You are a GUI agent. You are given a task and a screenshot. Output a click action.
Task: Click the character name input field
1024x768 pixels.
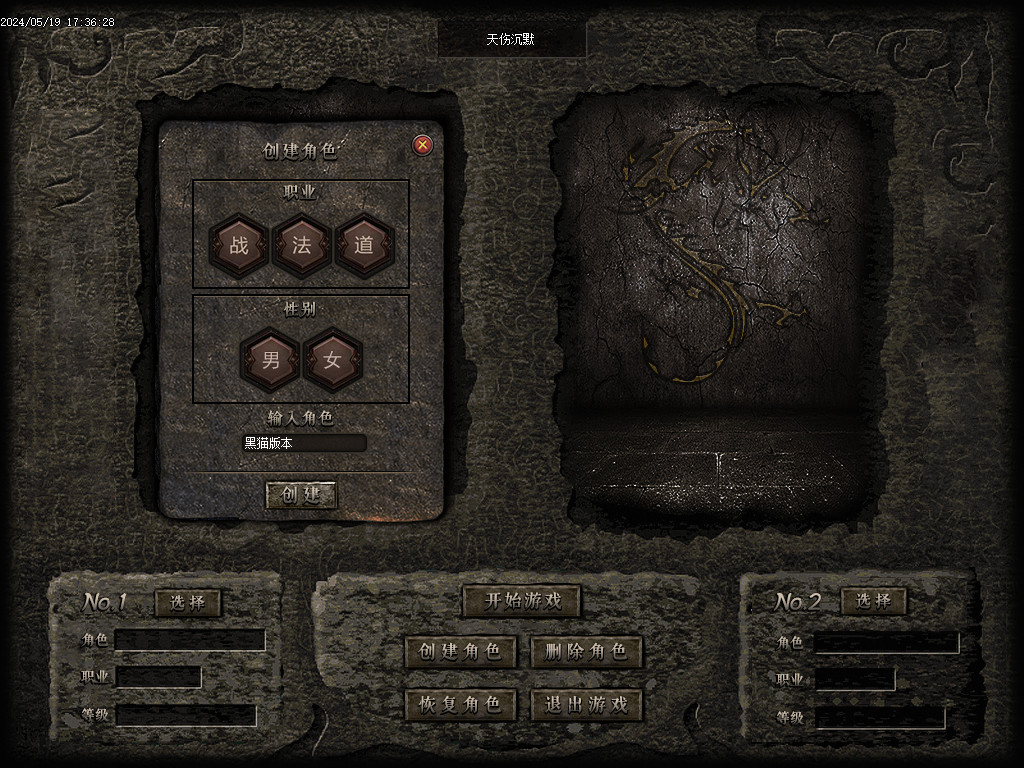click(x=304, y=443)
